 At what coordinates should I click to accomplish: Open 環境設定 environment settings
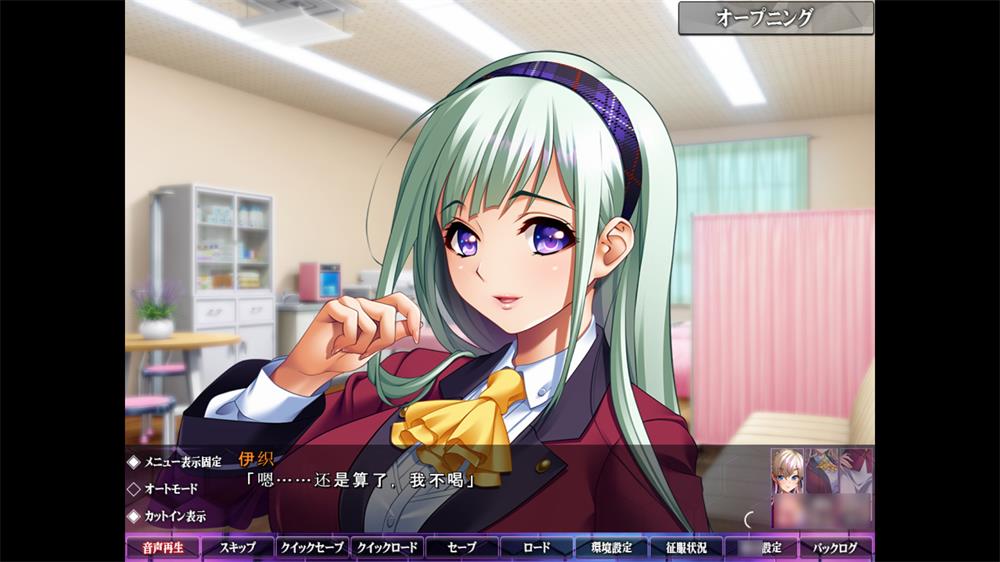point(611,547)
